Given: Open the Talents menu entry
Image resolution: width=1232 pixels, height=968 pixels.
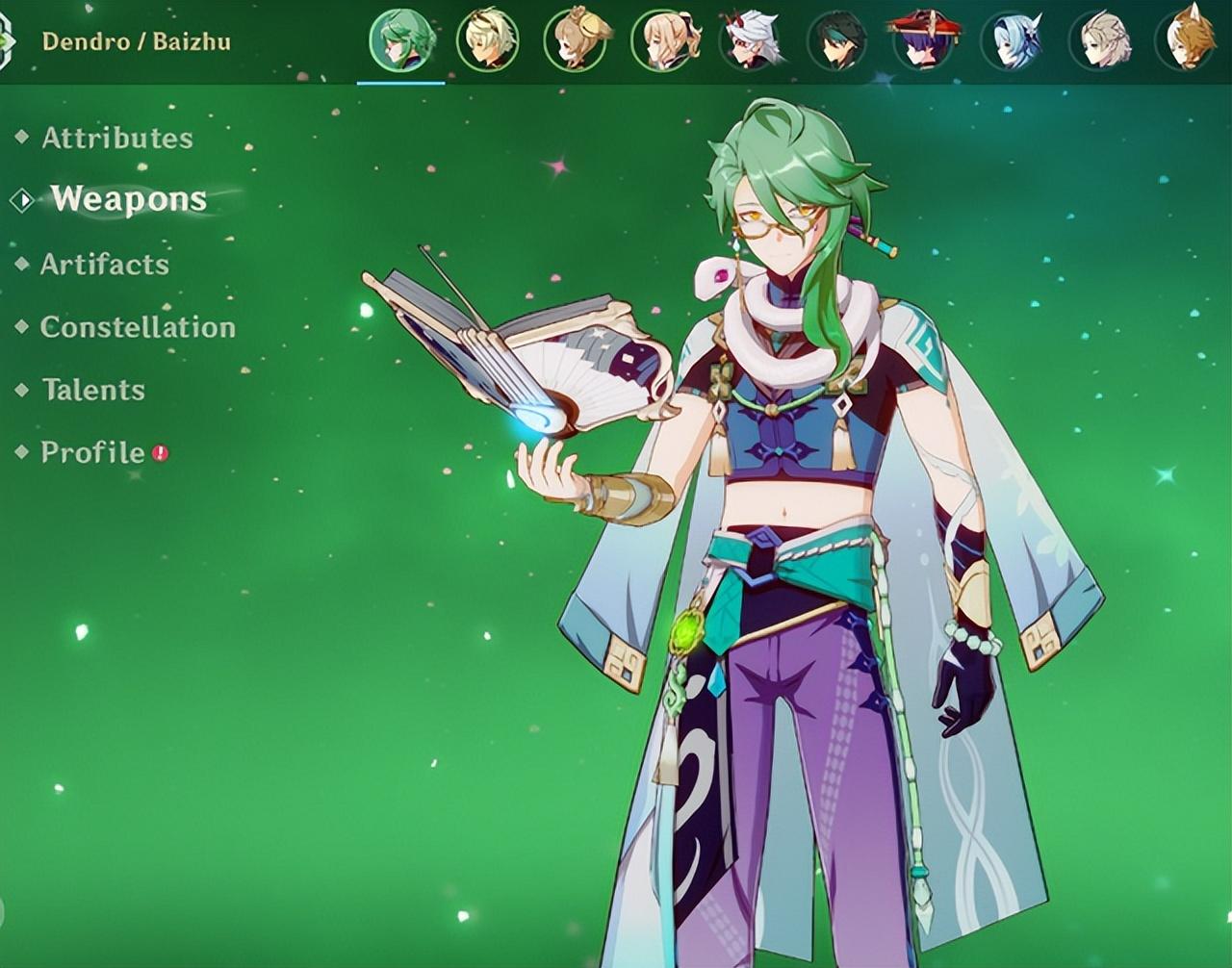Looking at the screenshot, I should point(92,390).
